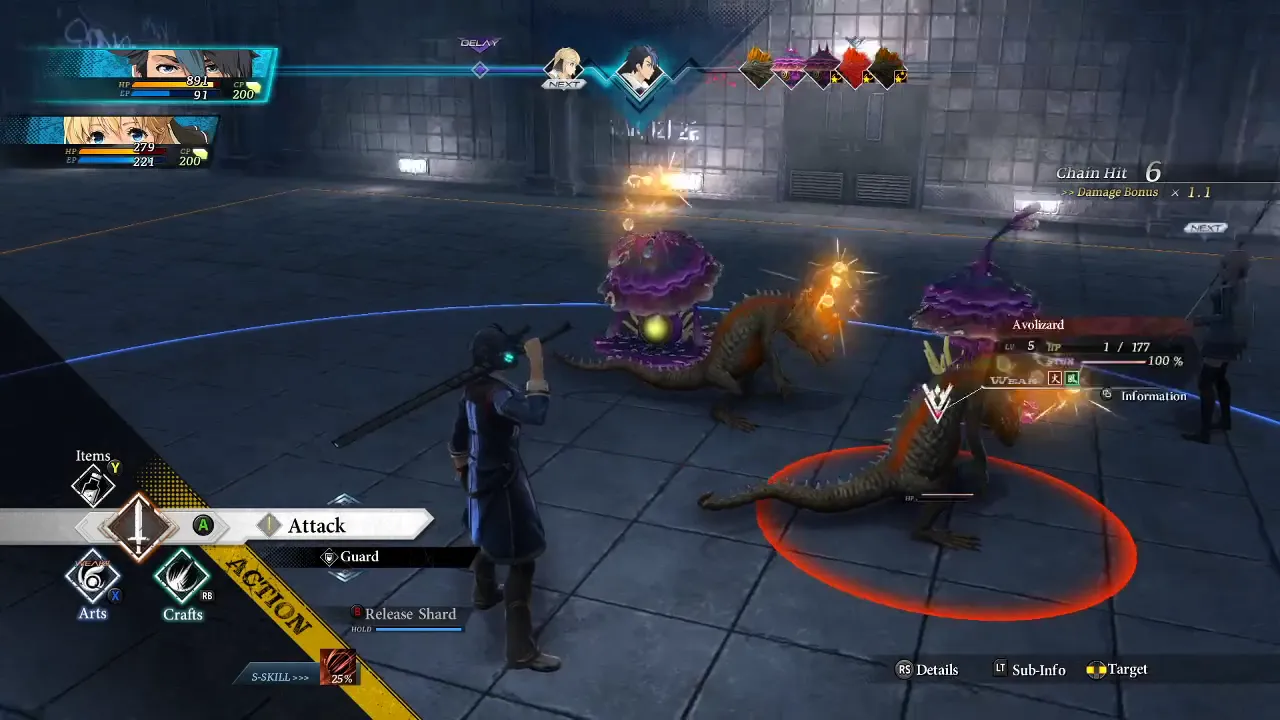The height and width of the screenshot is (720, 1280).
Task: Select the blonde party member portrait panel
Action: click(x=110, y=142)
